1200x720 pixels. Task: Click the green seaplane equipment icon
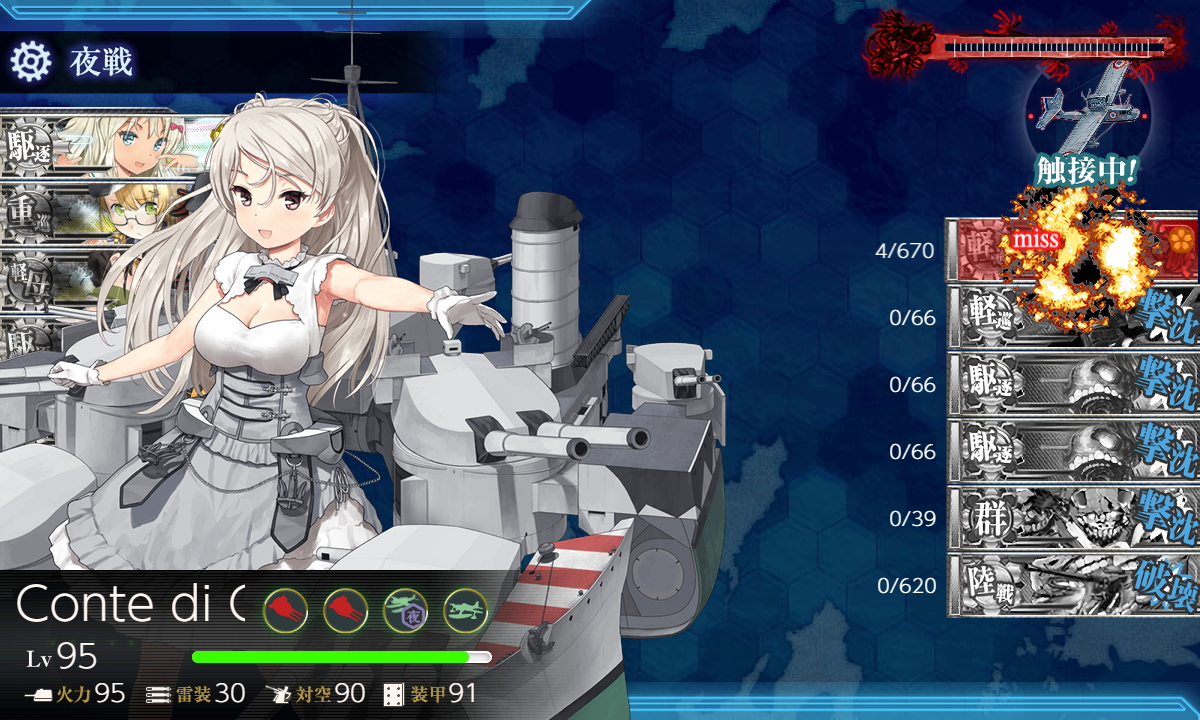pos(465,609)
